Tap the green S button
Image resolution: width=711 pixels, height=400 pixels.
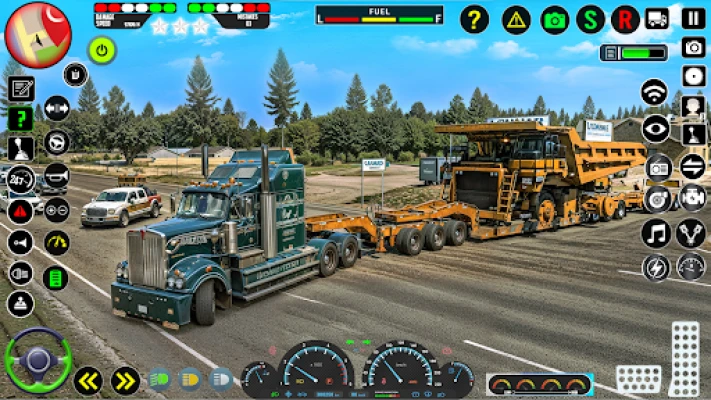pyautogui.click(x=590, y=19)
